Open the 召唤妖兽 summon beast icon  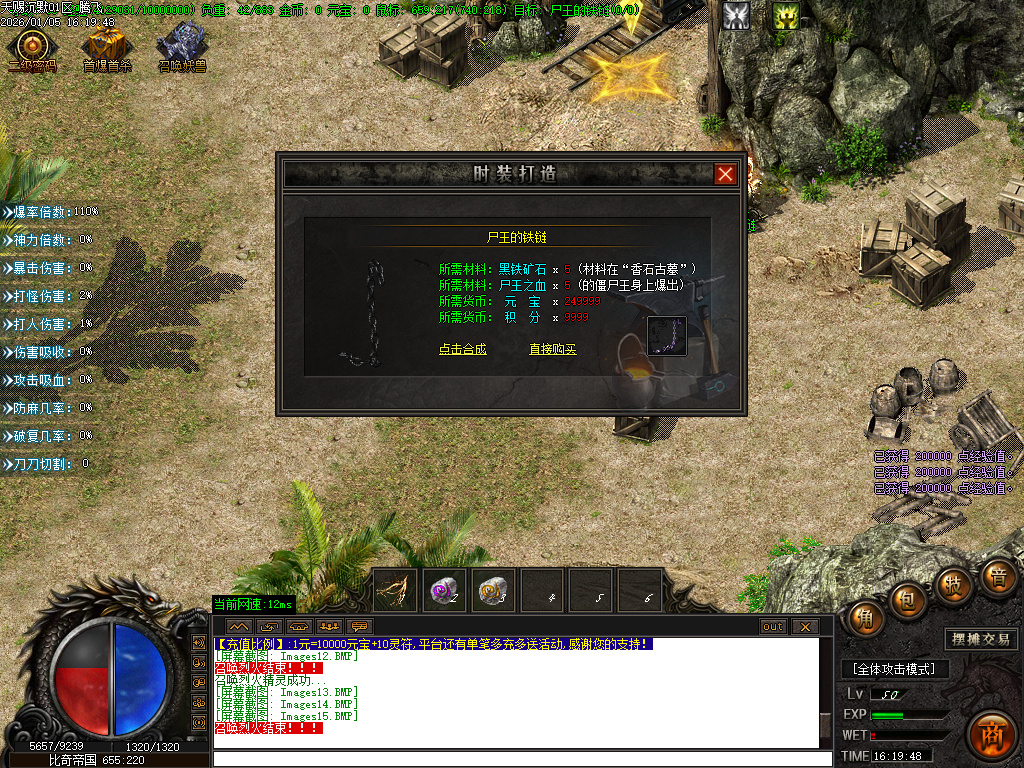pyautogui.click(x=182, y=47)
